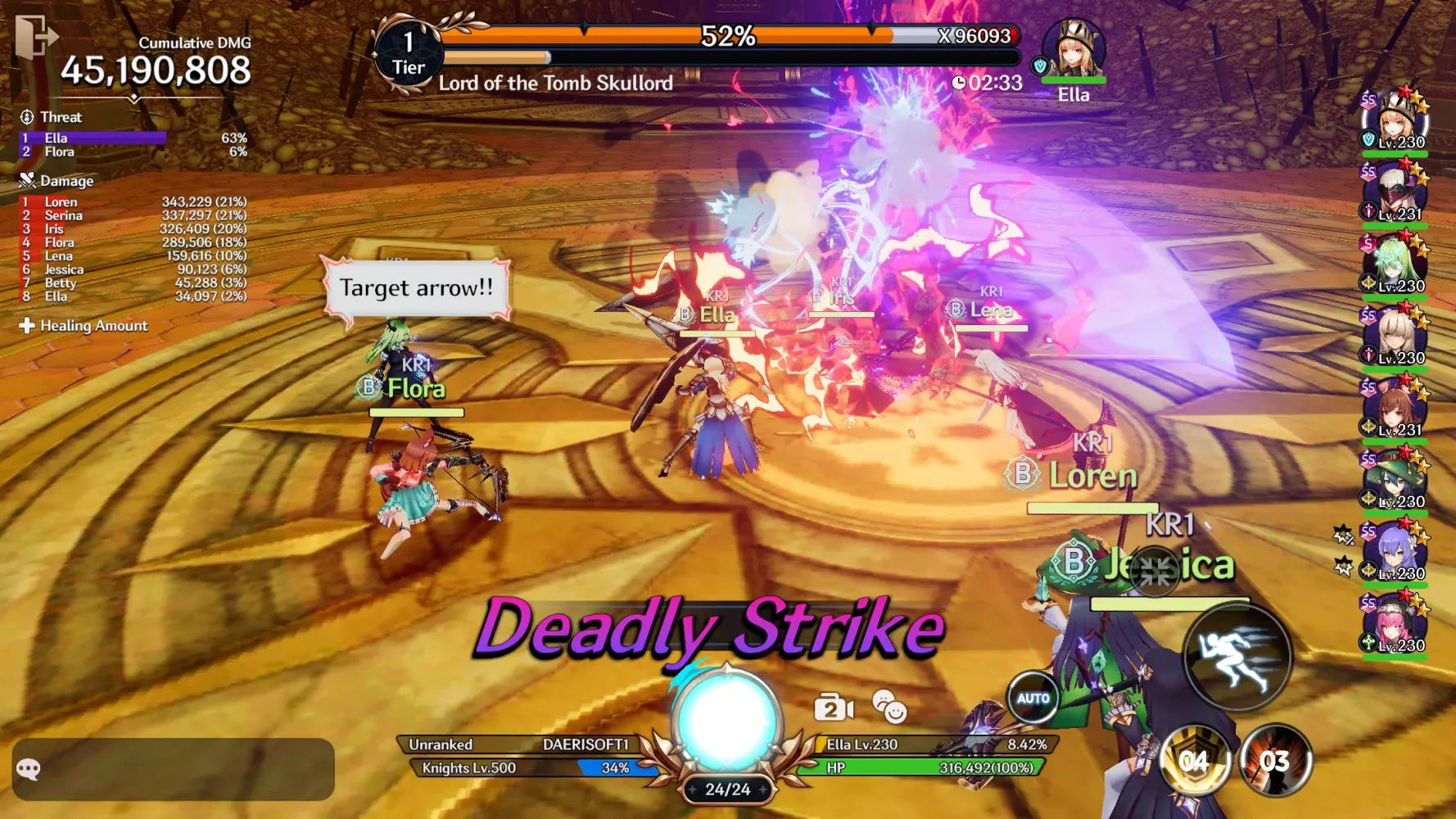Use the golden skill showing 04
Image resolution: width=1456 pixels, height=819 pixels.
click(1195, 761)
